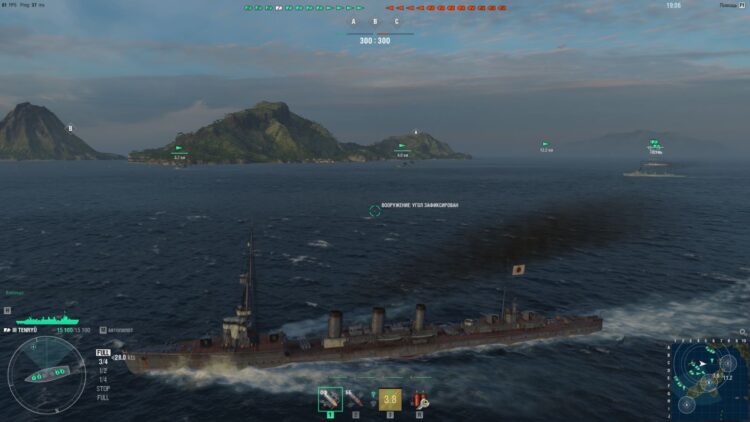Viewport: 750px width, 422px height.
Task: Select the first shell type in slot 1
Action: (330, 400)
